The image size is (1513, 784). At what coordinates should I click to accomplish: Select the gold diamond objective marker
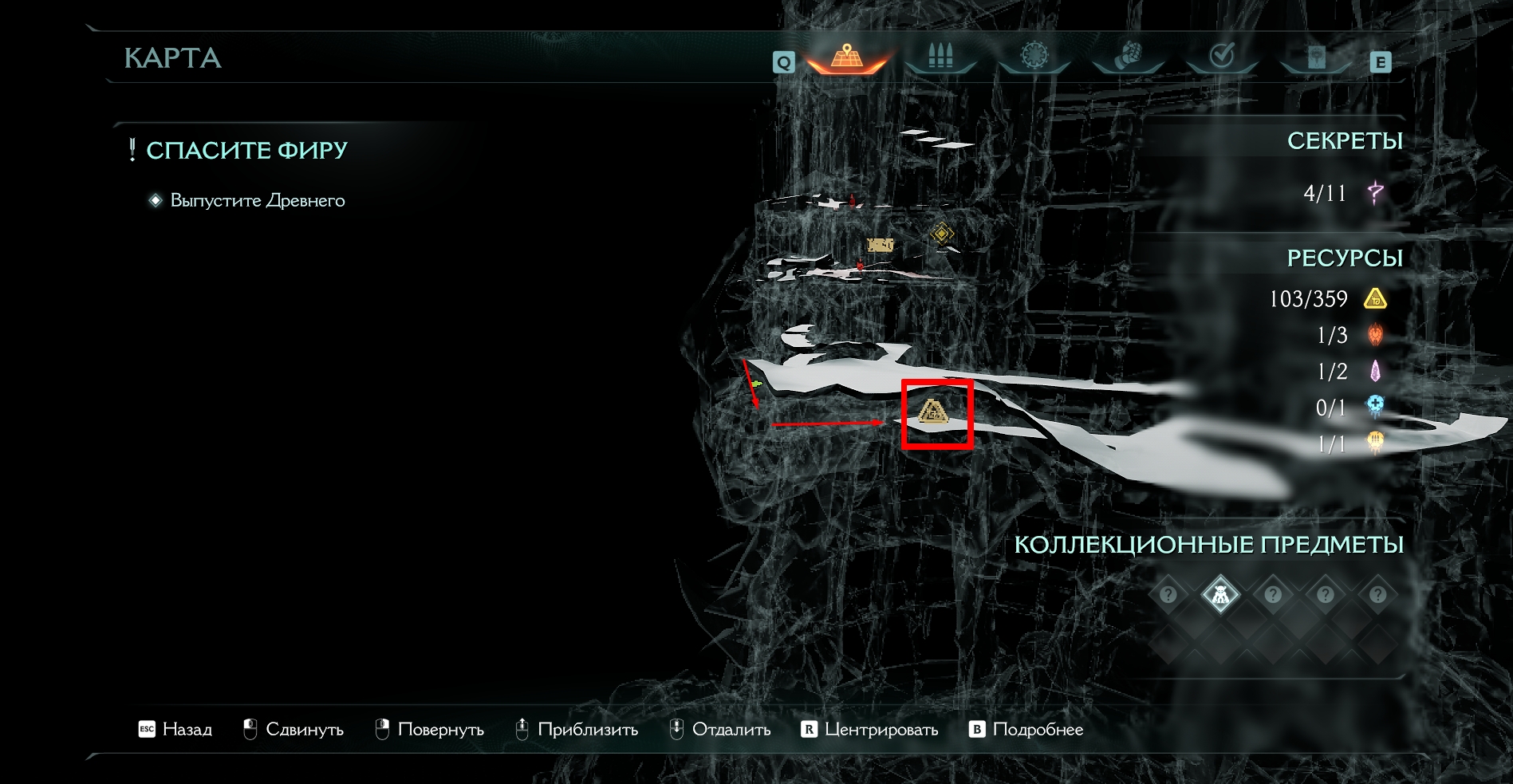click(942, 234)
